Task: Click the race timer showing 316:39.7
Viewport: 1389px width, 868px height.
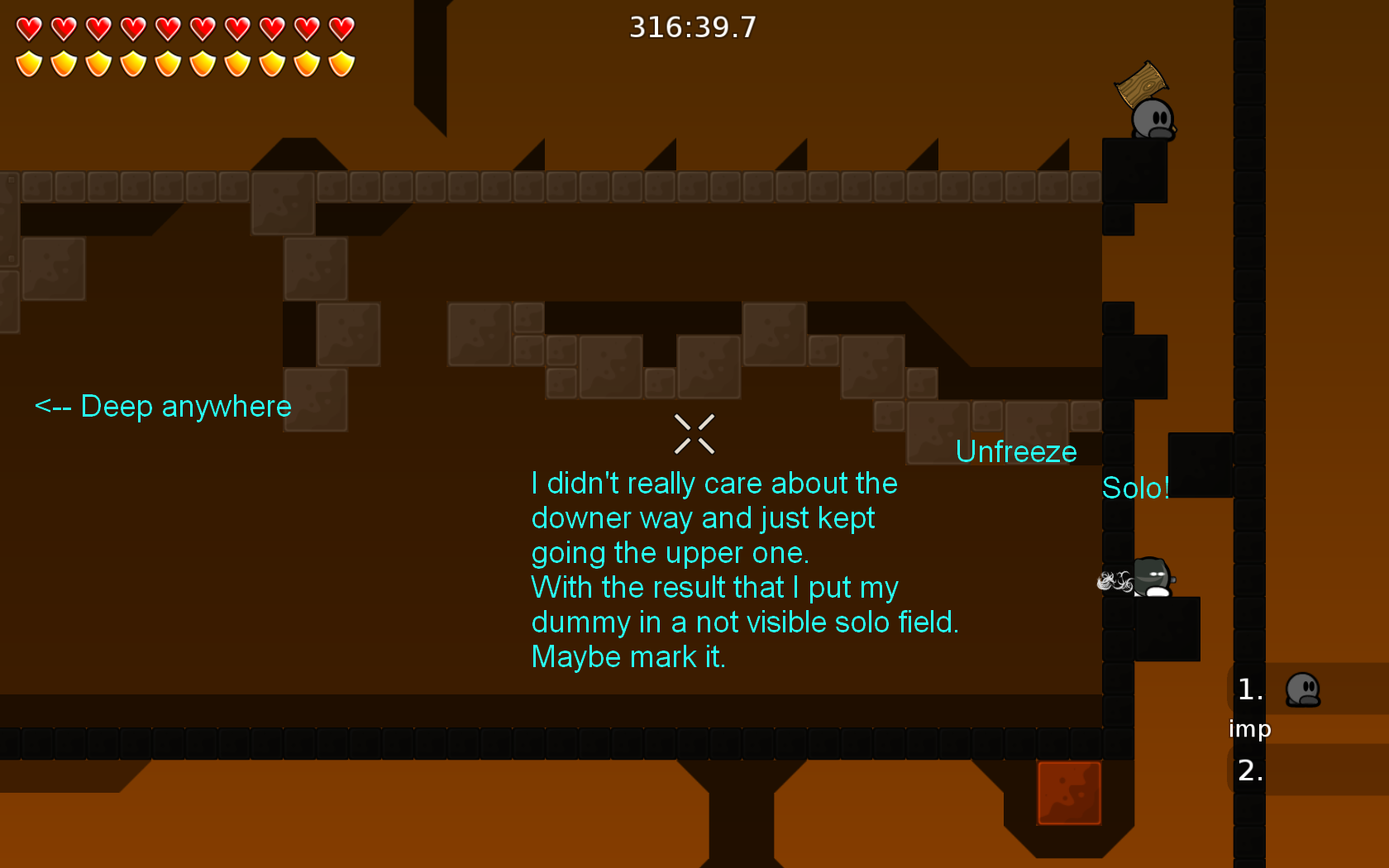Action: (x=692, y=26)
